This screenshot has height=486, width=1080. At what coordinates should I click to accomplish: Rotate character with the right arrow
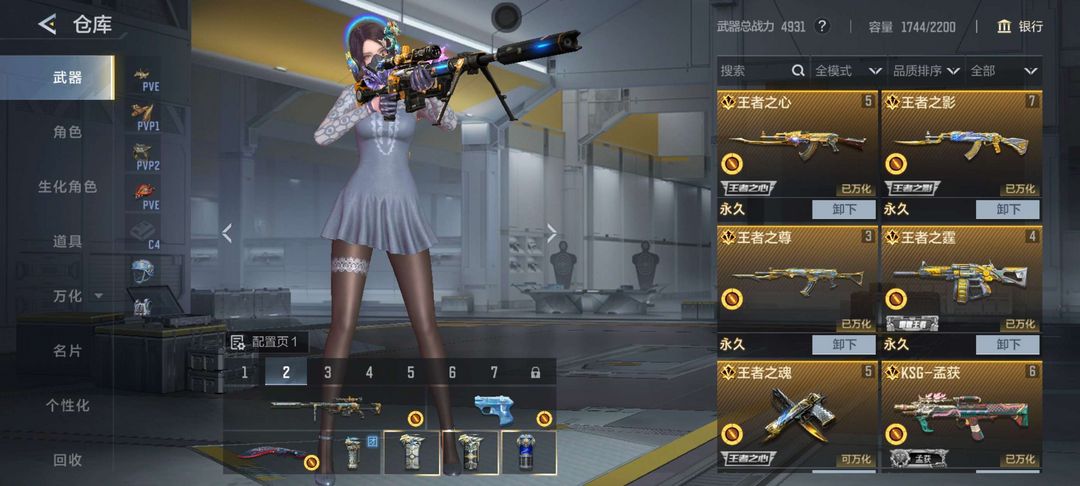point(552,233)
